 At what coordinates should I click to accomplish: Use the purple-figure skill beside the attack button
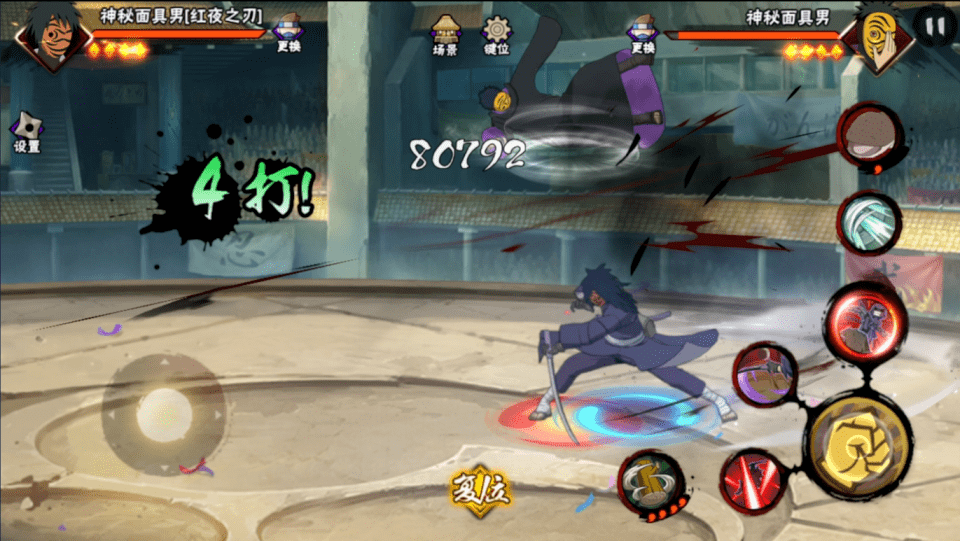tap(765, 375)
